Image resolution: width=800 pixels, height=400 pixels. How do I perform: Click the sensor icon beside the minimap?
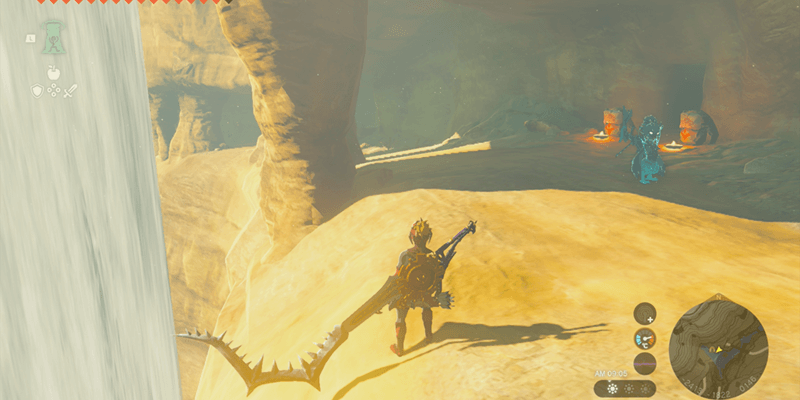click(645, 313)
